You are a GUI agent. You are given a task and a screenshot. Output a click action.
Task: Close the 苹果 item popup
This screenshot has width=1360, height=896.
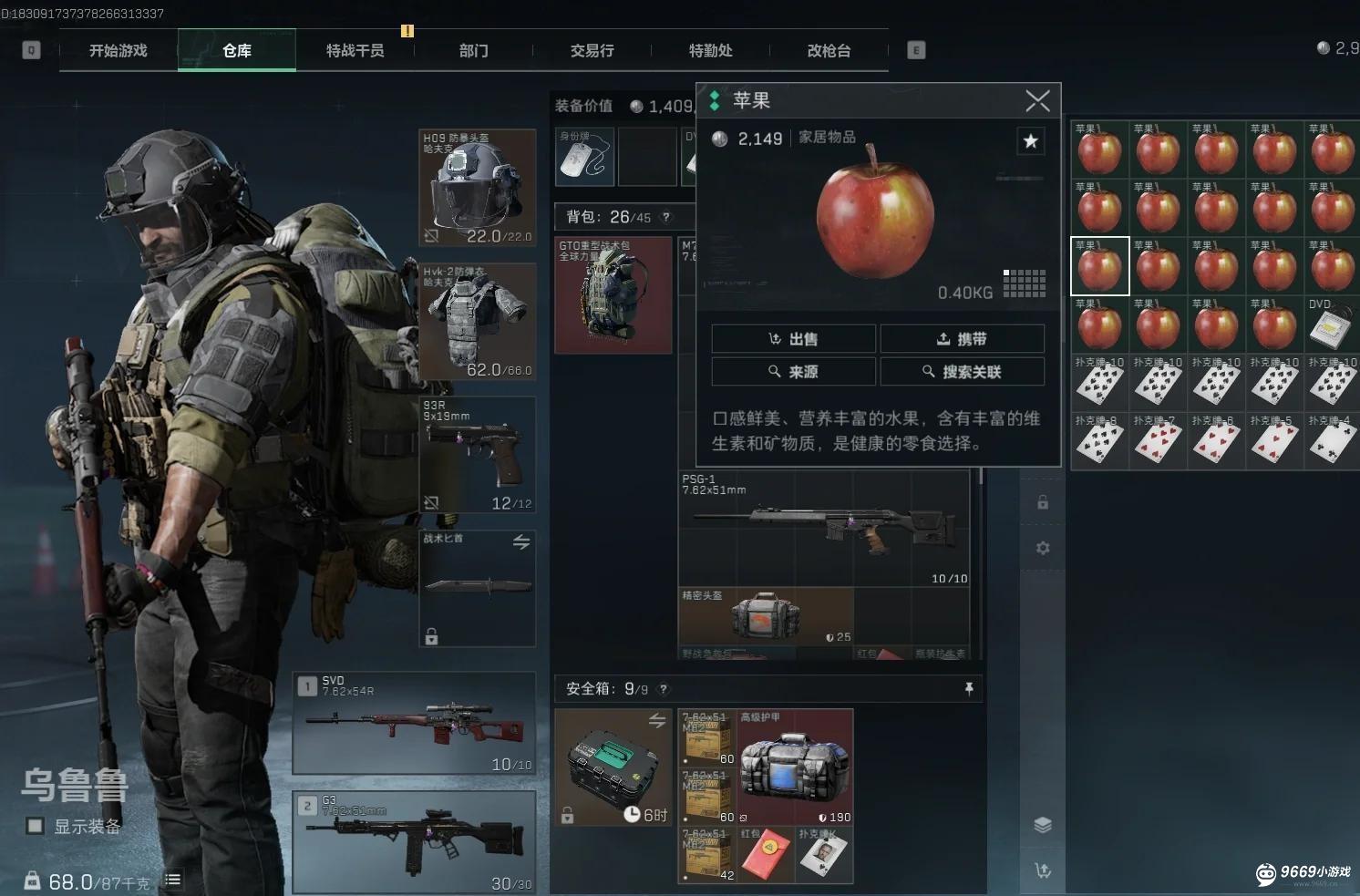click(1037, 100)
